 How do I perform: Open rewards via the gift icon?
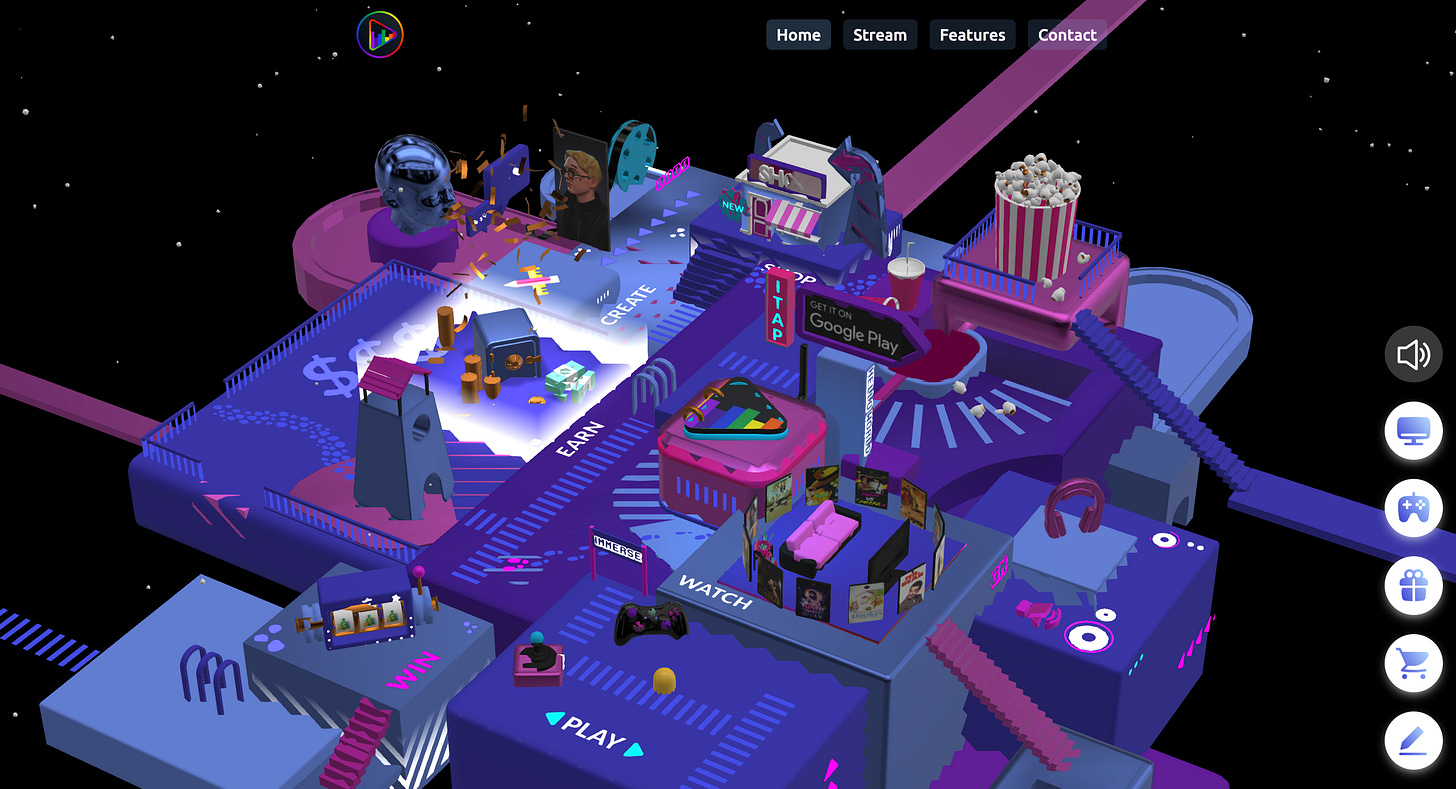point(1413,586)
